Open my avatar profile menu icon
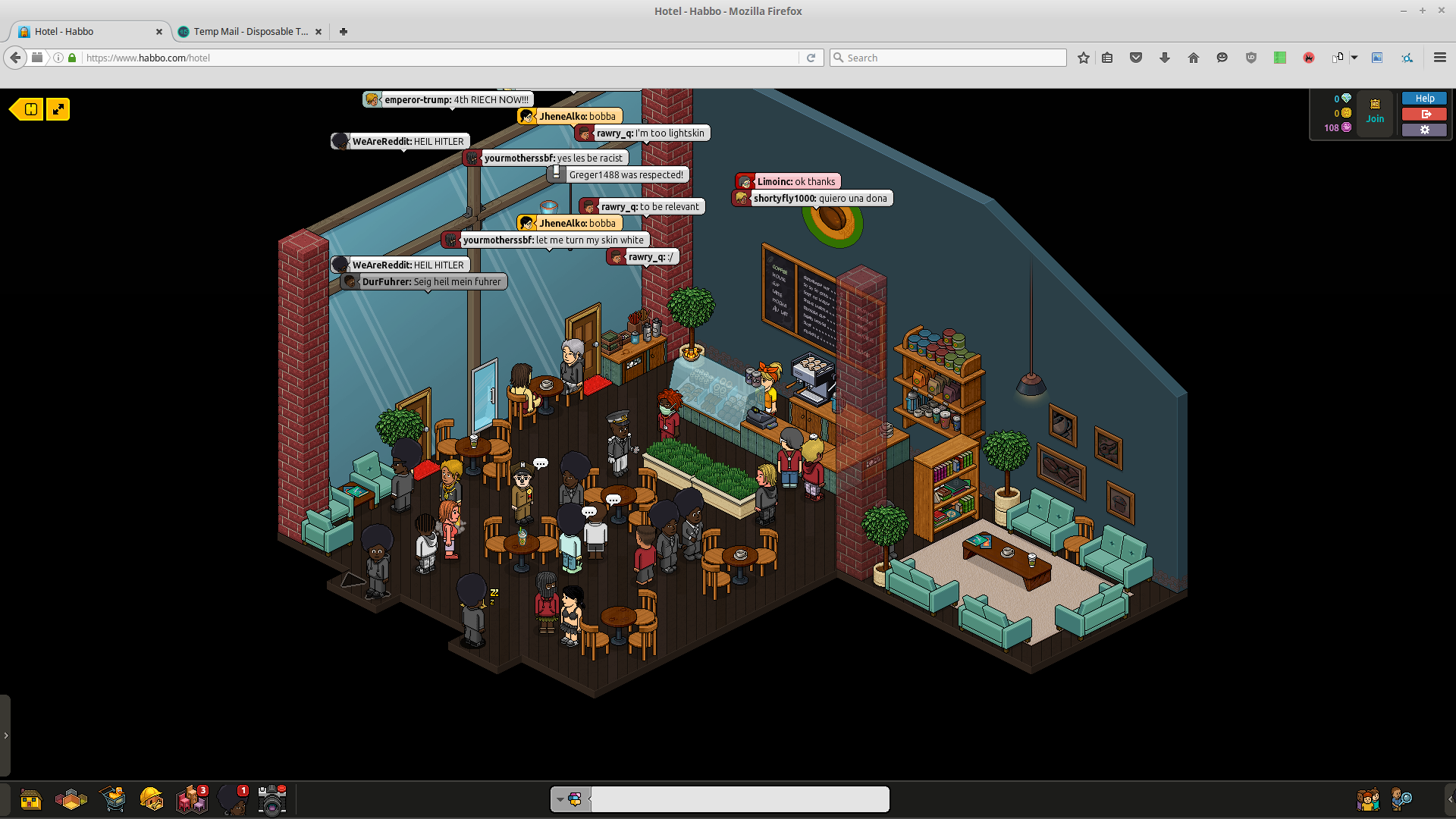Screen dimensions: 1456x819 tap(232, 799)
